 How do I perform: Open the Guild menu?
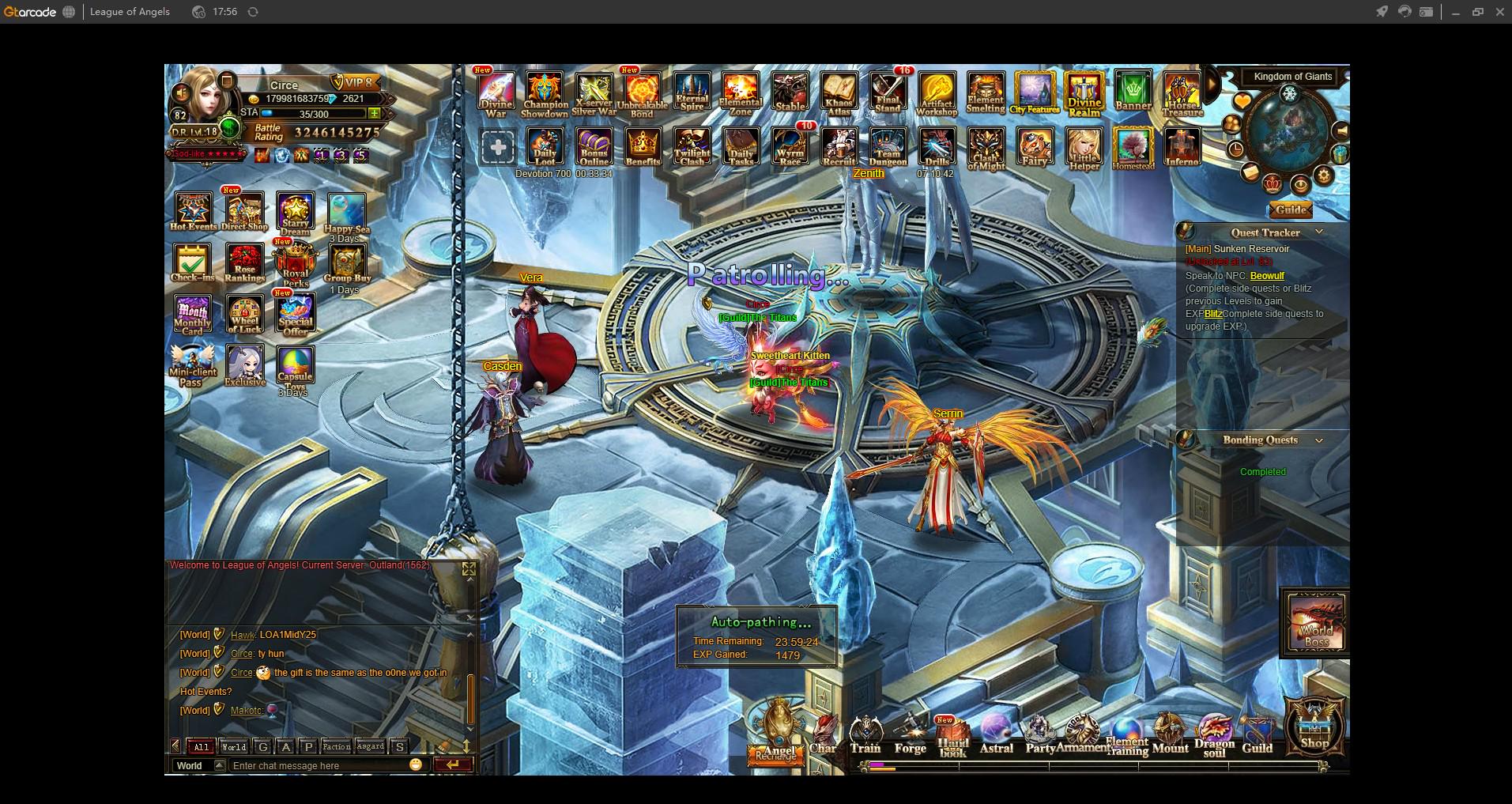(1257, 736)
